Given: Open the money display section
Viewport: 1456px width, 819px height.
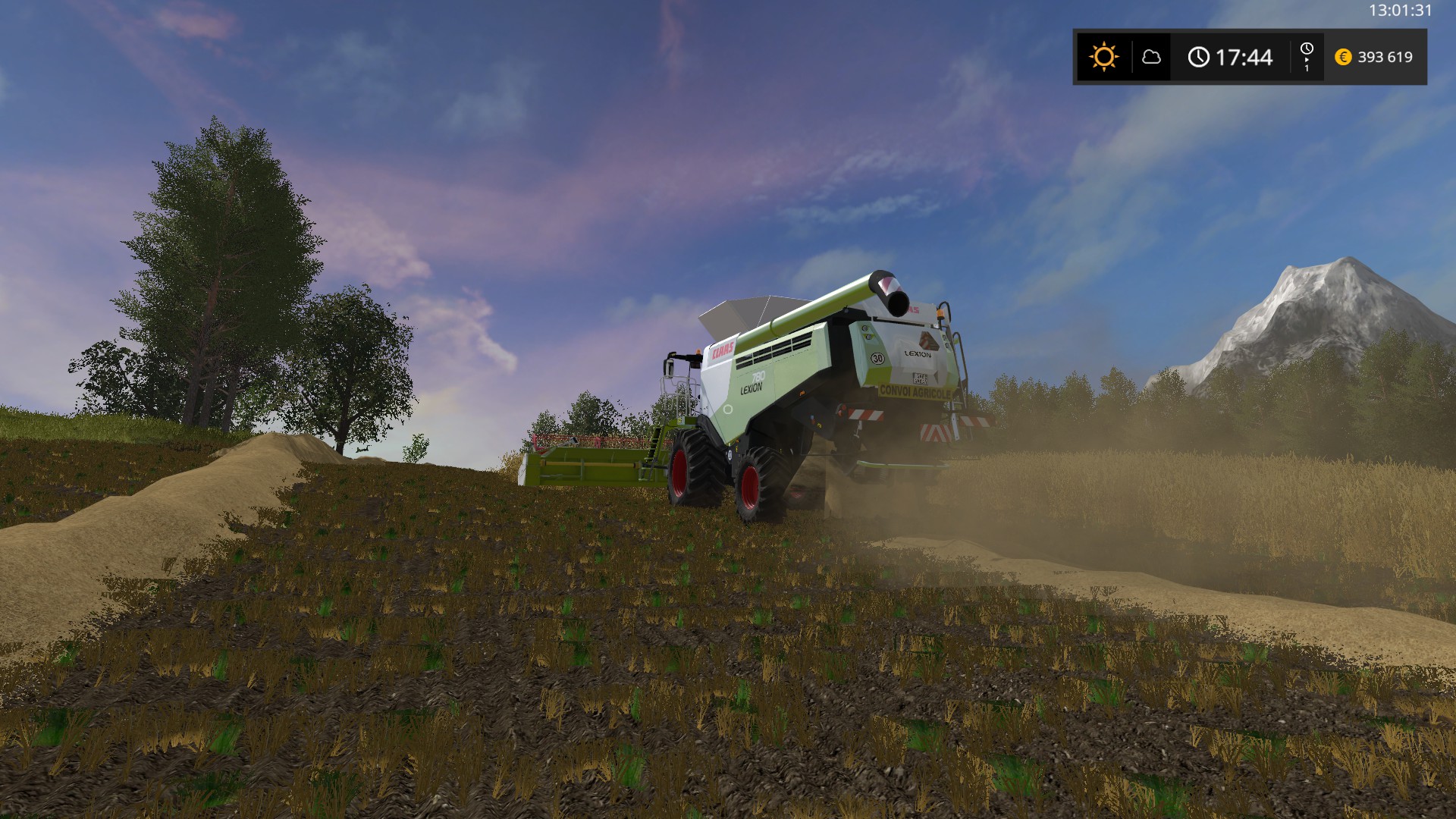Looking at the screenshot, I should [1373, 58].
